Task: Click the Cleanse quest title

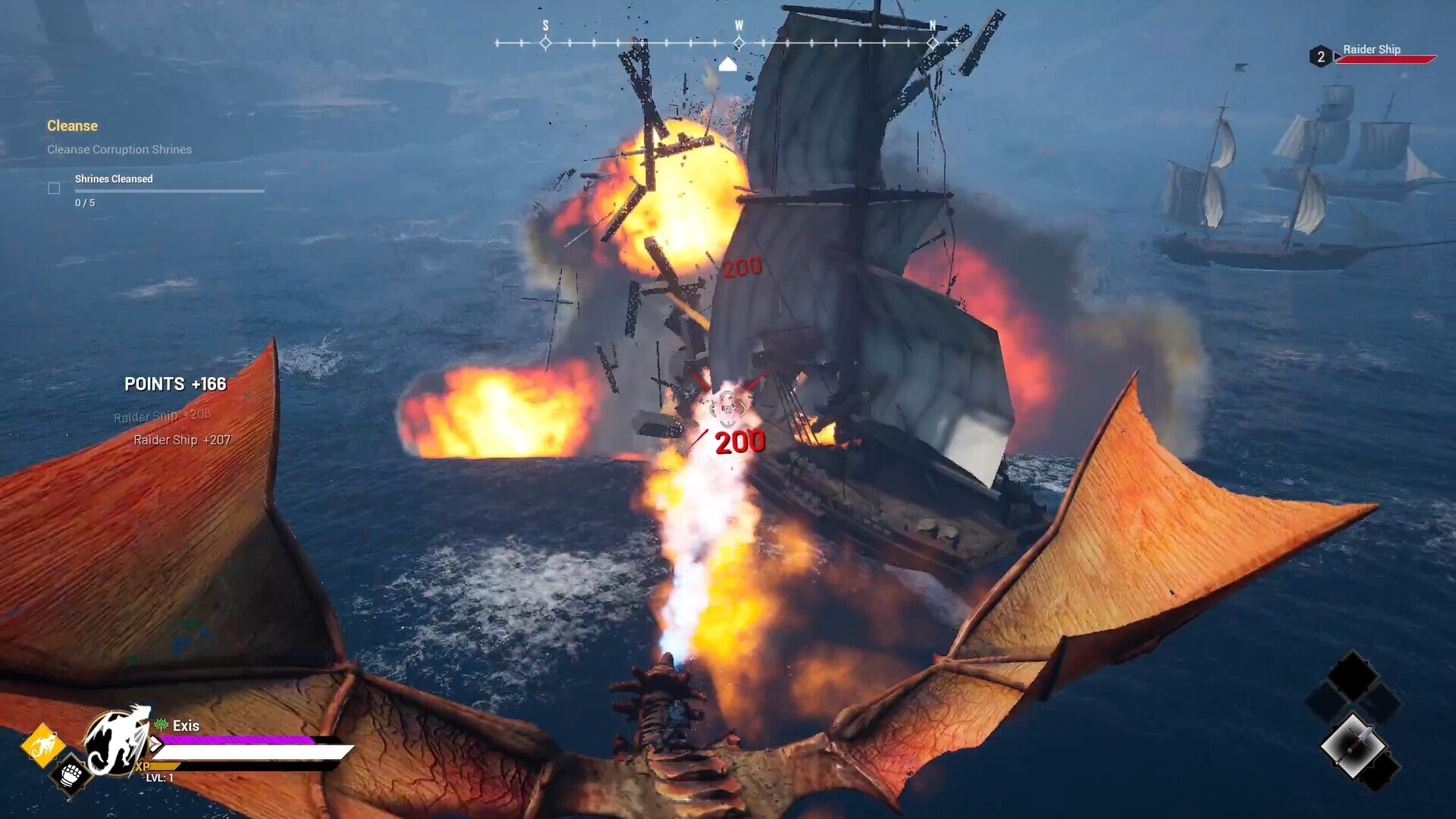Action: point(73,126)
